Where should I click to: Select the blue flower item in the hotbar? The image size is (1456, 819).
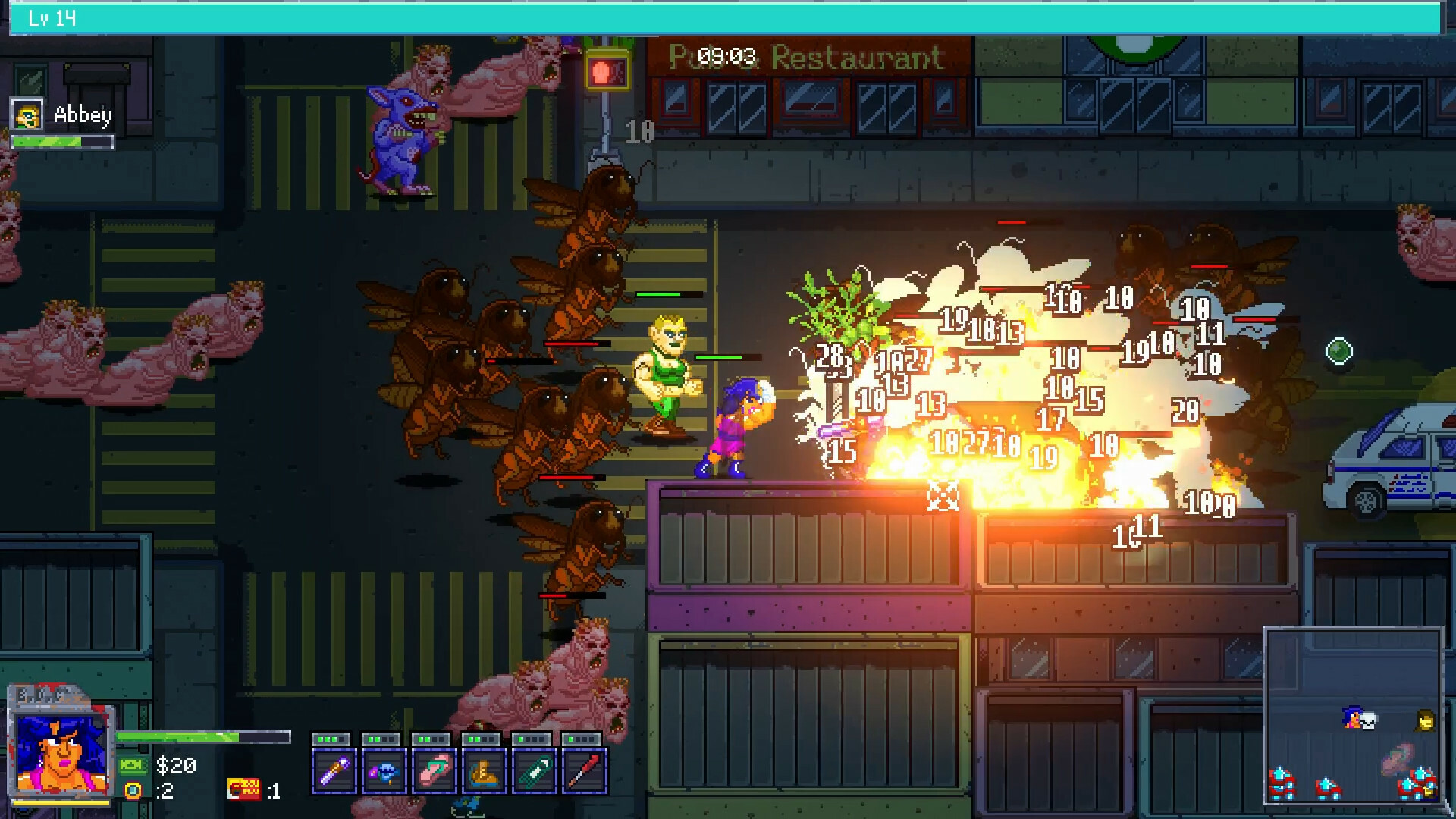(x=383, y=771)
